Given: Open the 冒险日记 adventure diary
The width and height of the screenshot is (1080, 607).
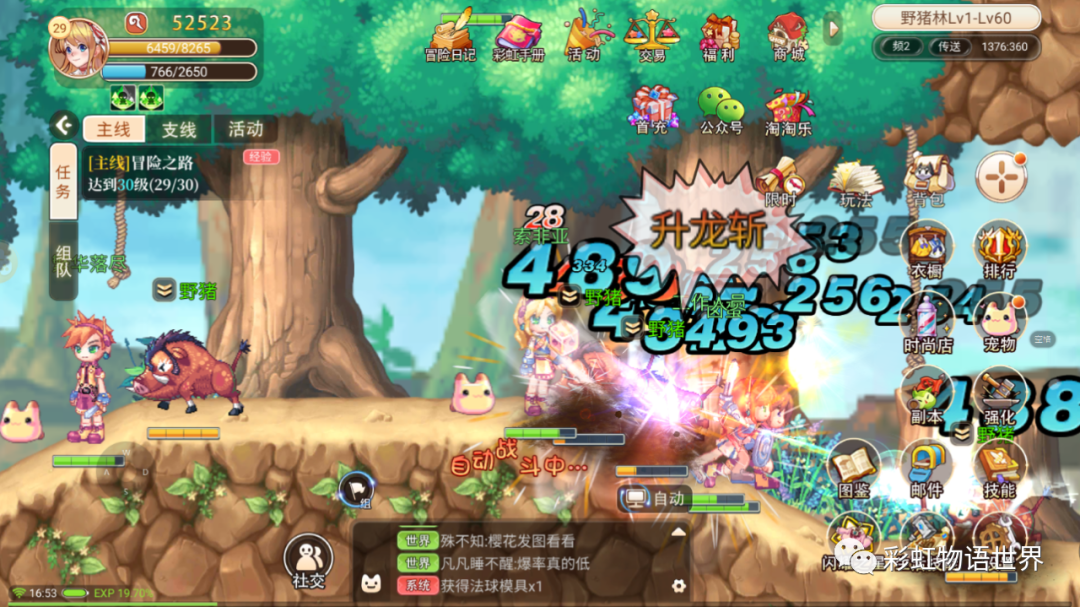Looking at the screenshot, I should point(450,36).
